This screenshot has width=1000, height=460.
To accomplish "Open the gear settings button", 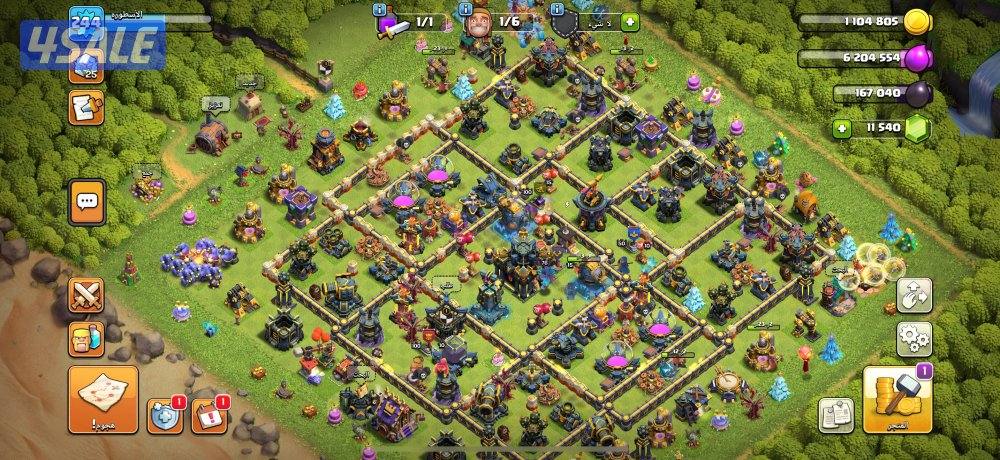I will [913, 338].
